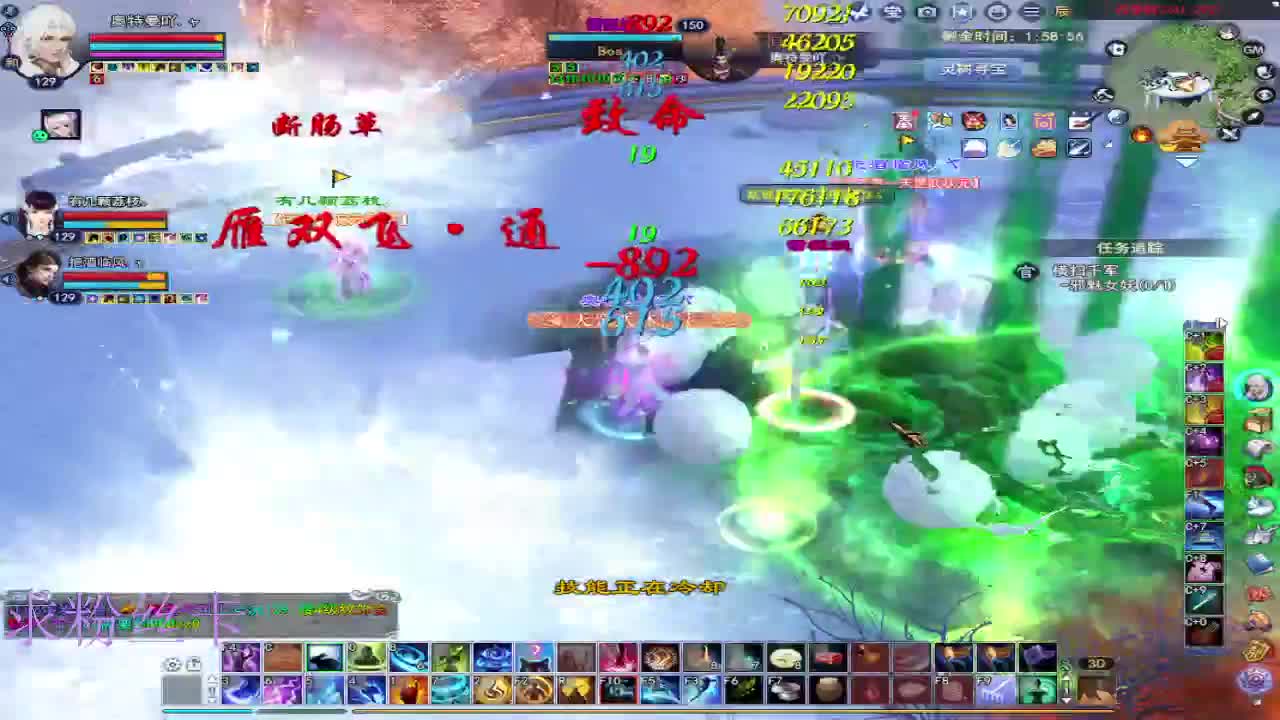Click the arrow atop the C+ skill column
1280x720 pixels.
[1222, 323]
